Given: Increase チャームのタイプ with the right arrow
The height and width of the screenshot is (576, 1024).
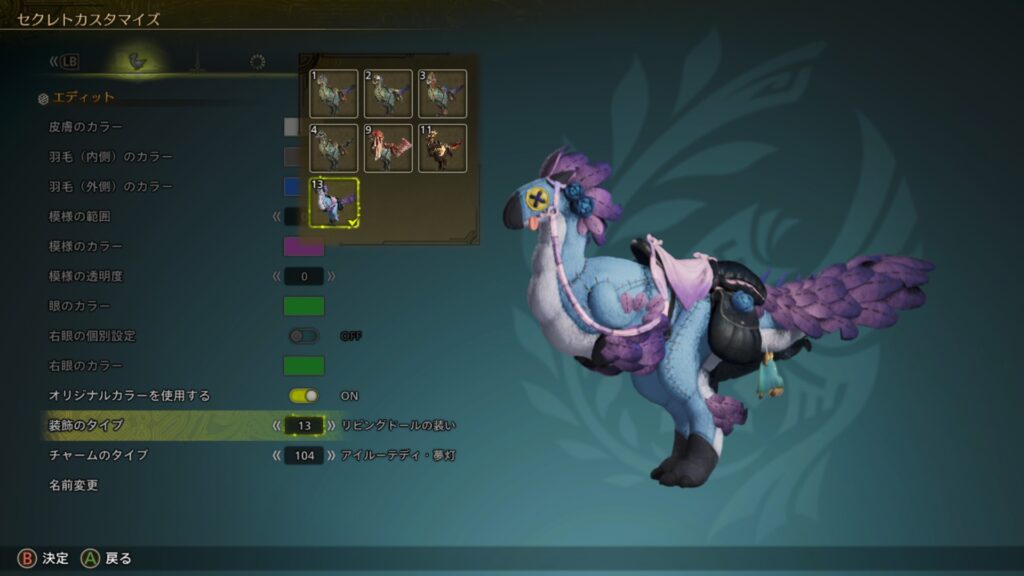Looking at the screenshot, I should pos(332,455).
